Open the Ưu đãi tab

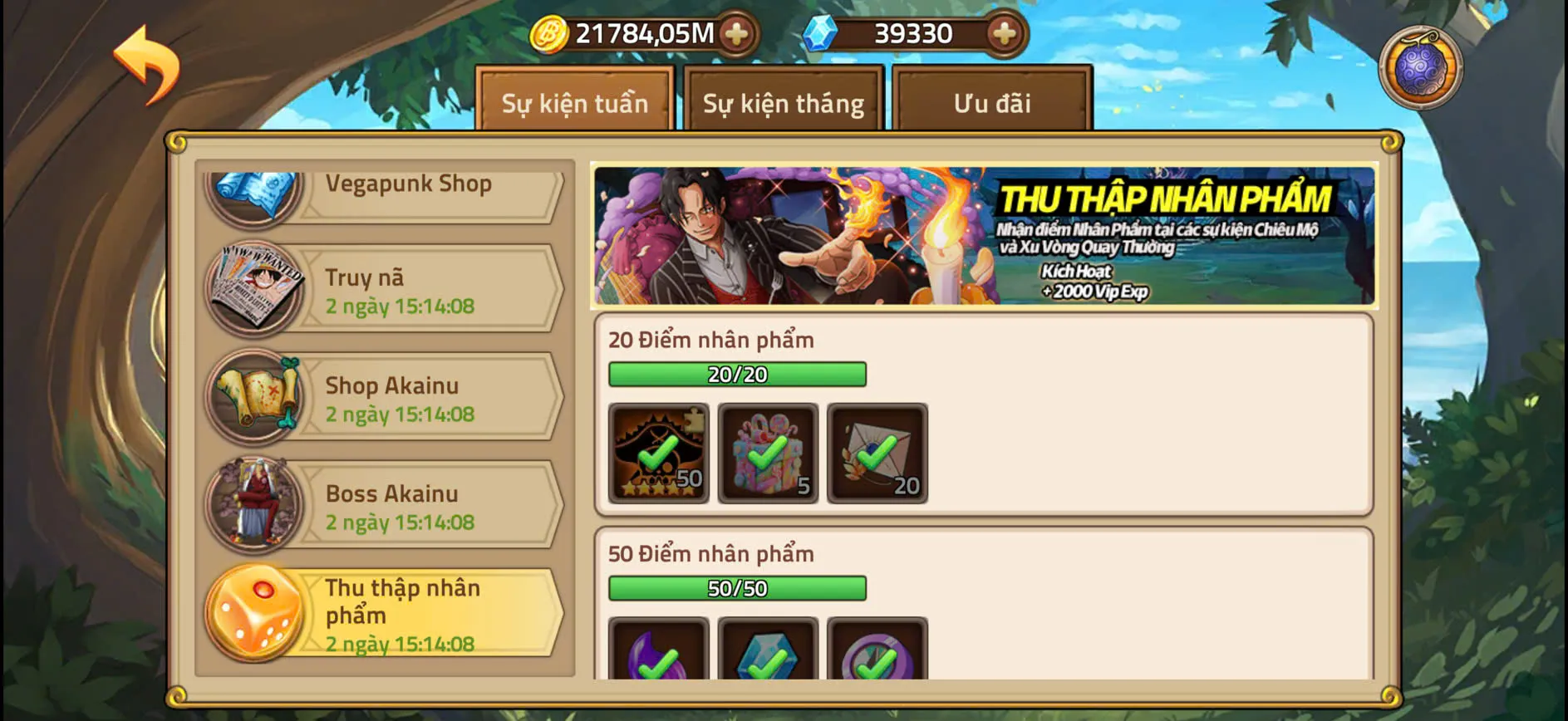(989, 103)
